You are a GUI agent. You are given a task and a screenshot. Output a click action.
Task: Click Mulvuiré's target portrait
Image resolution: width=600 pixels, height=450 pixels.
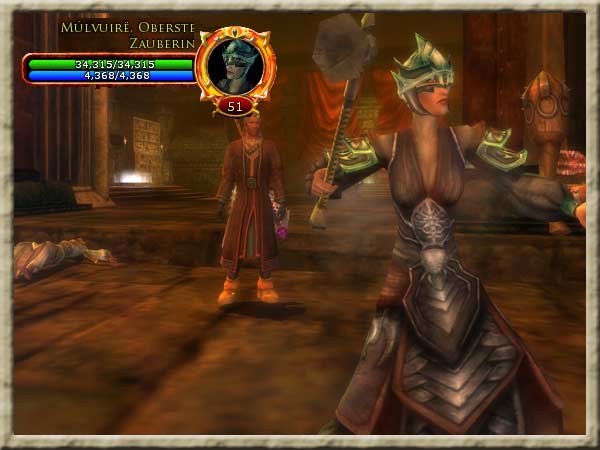point(235,64)
